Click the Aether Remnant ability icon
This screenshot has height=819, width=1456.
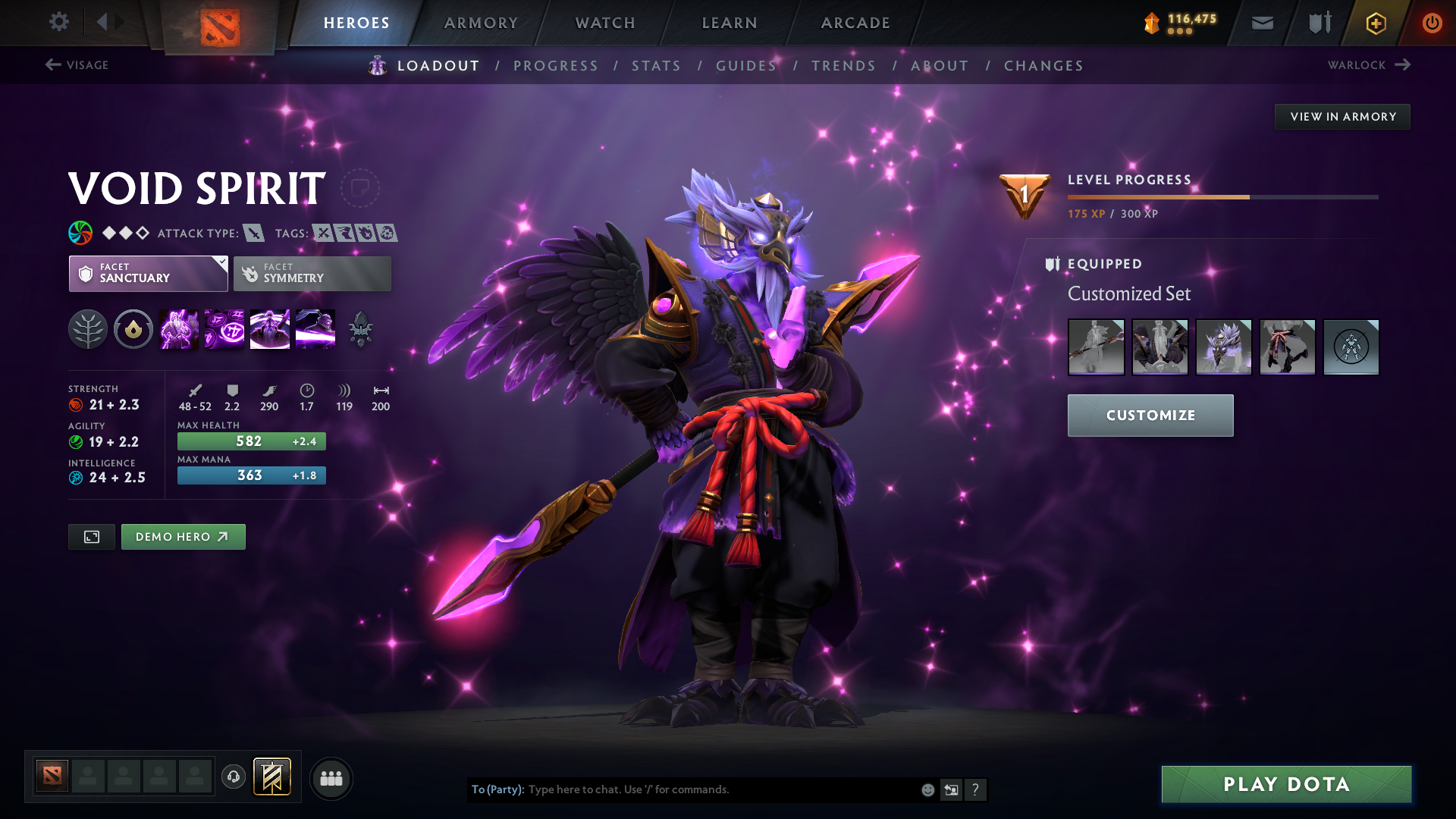click(x=178, y=328)
